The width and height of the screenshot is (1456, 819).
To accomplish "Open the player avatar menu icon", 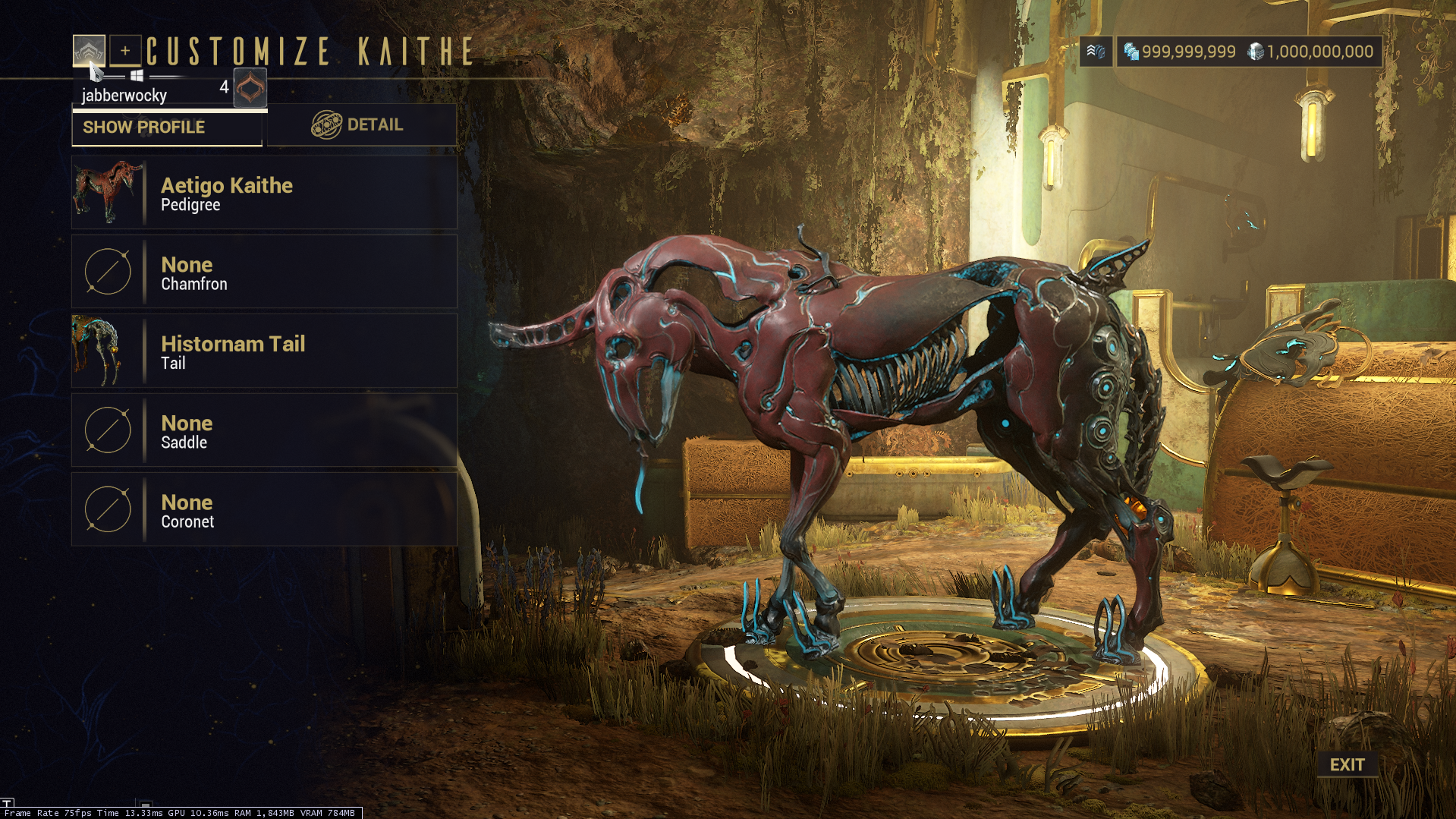I will click(x=89, y=51).
